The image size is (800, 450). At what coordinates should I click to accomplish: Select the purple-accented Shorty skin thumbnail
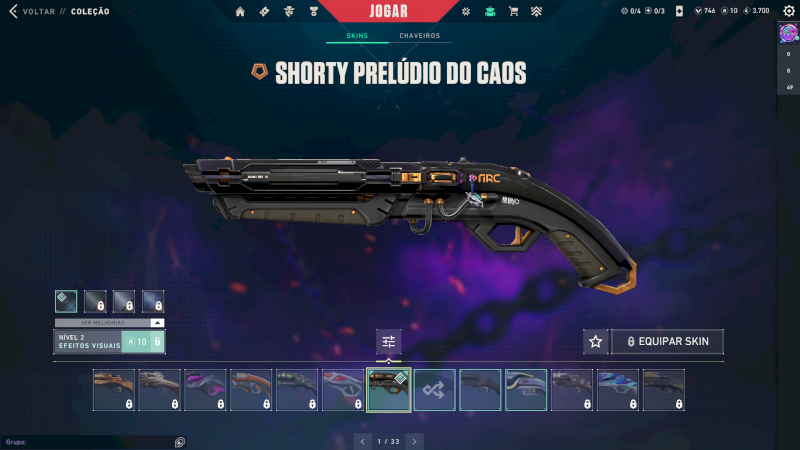pos(205,390)
